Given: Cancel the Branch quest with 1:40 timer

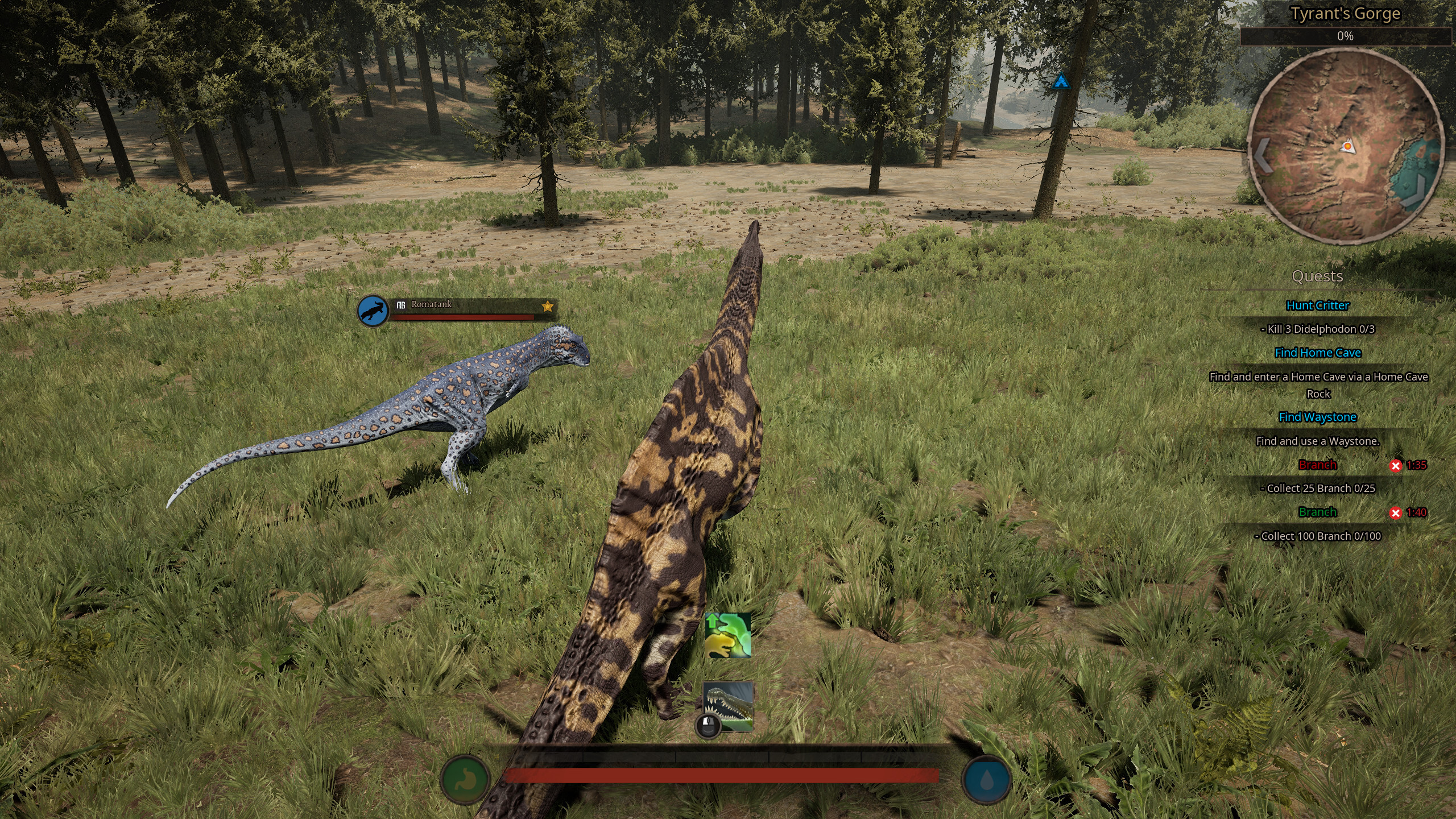Looking at the screenshot, I should (1395, 513).
